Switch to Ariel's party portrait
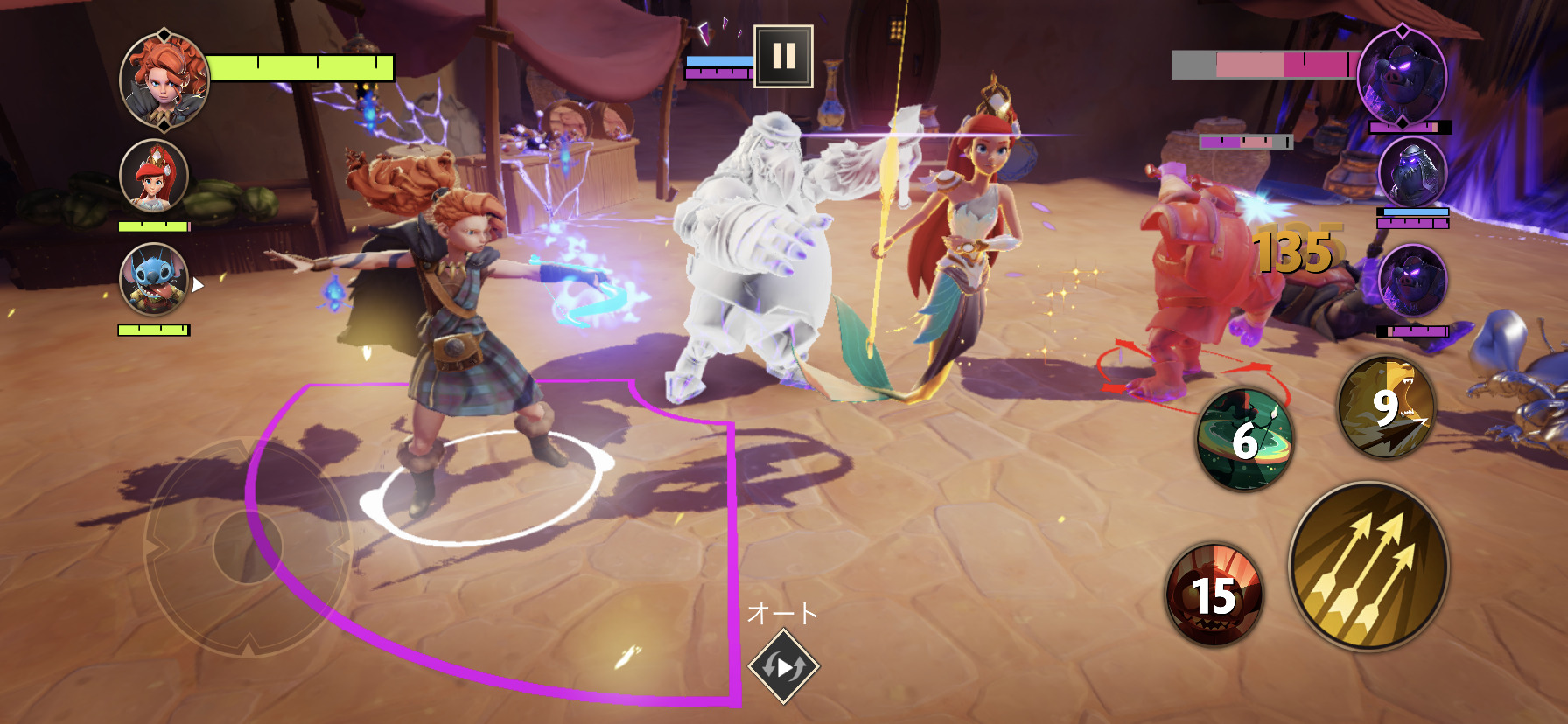This screenshot has height=724, width=1568. click(x=154, y=177)
